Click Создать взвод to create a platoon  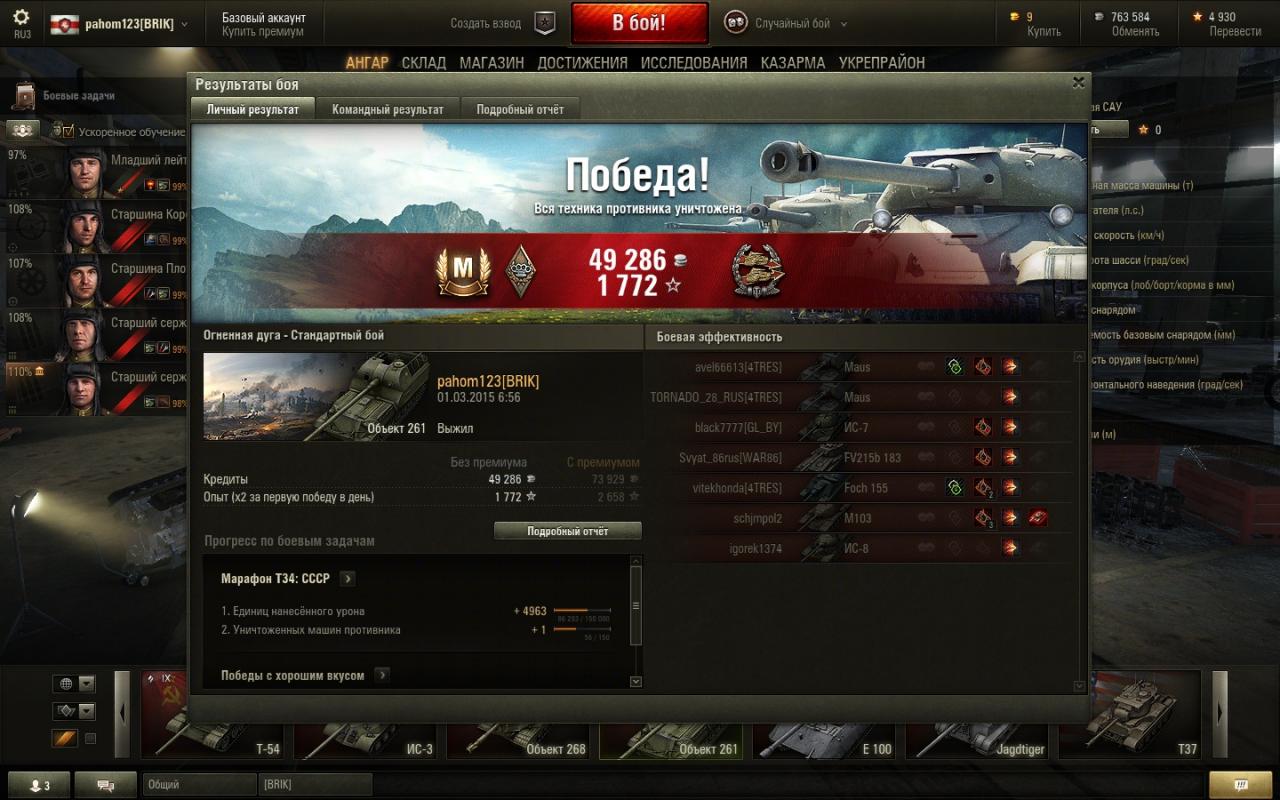point(486,23)
